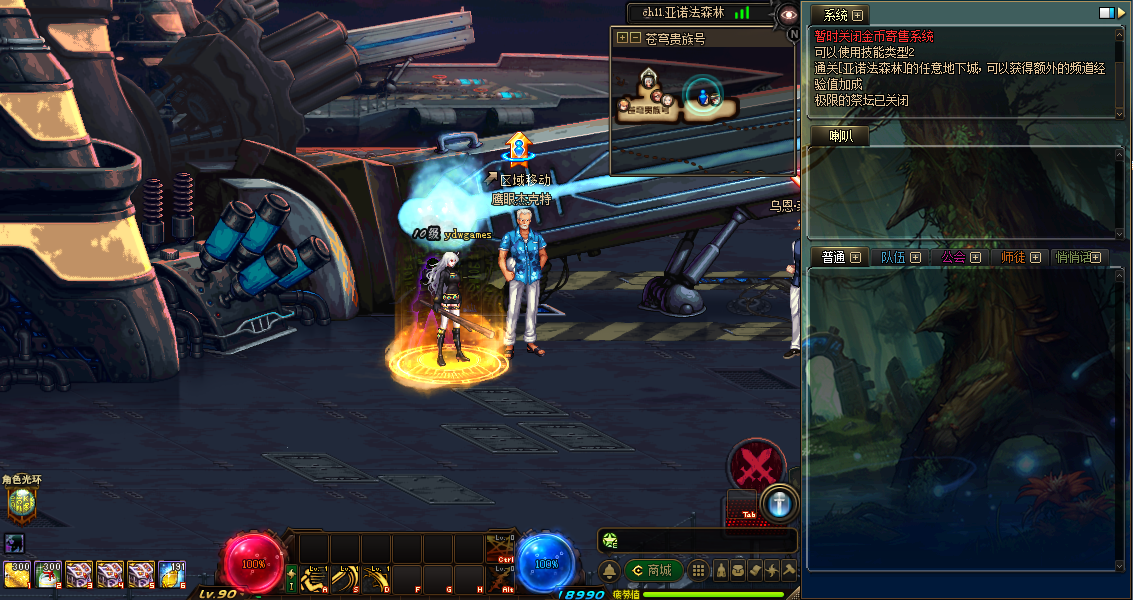The height and width of the screenshot is (600, 1133).
Task: Select the 普通 normal chat tab
Action: [x=834, y=257]
